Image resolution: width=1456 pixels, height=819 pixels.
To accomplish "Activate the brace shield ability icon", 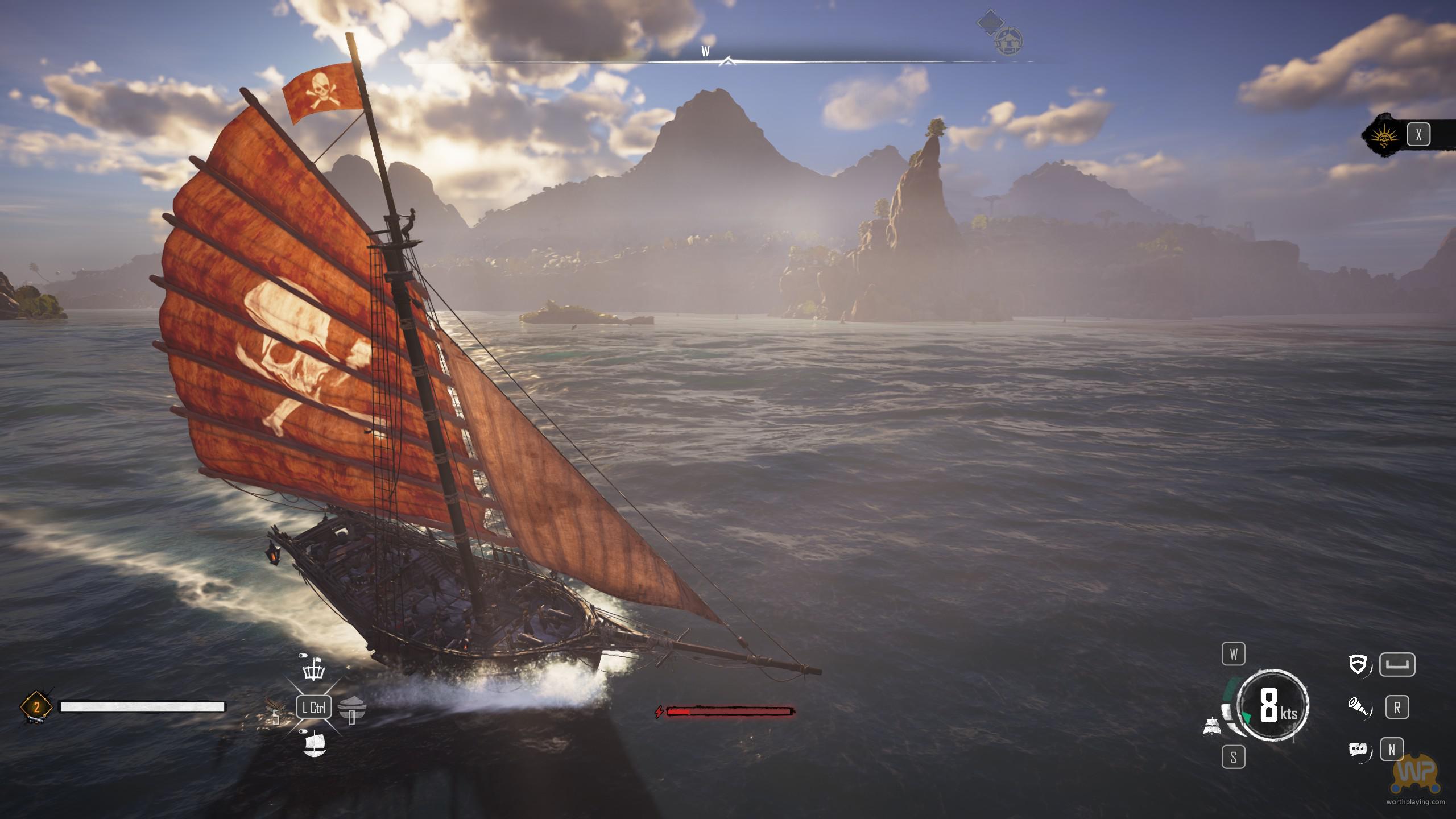I will [x=1358, y=664].
